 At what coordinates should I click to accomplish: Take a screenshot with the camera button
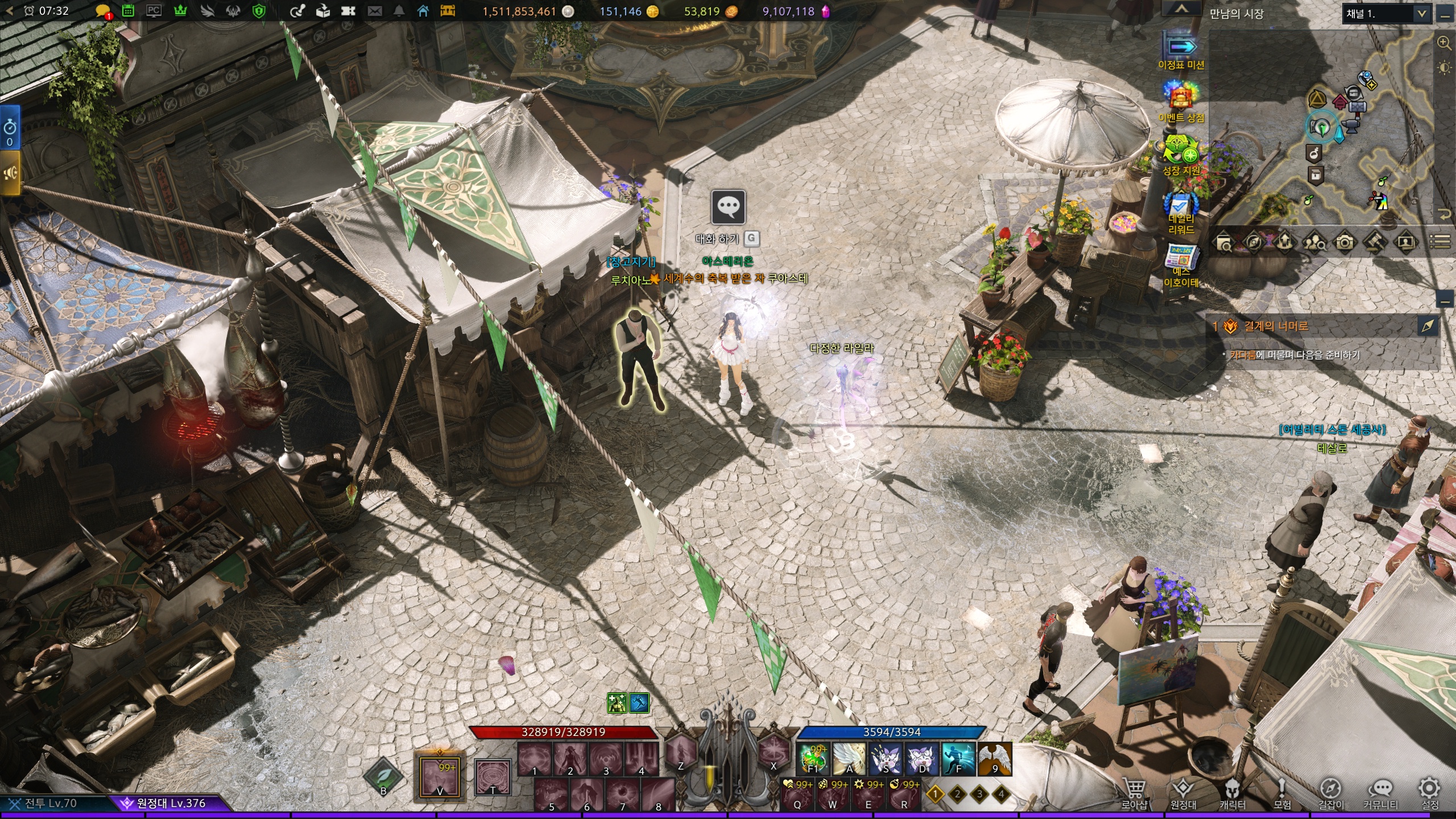pos(1345,243)
